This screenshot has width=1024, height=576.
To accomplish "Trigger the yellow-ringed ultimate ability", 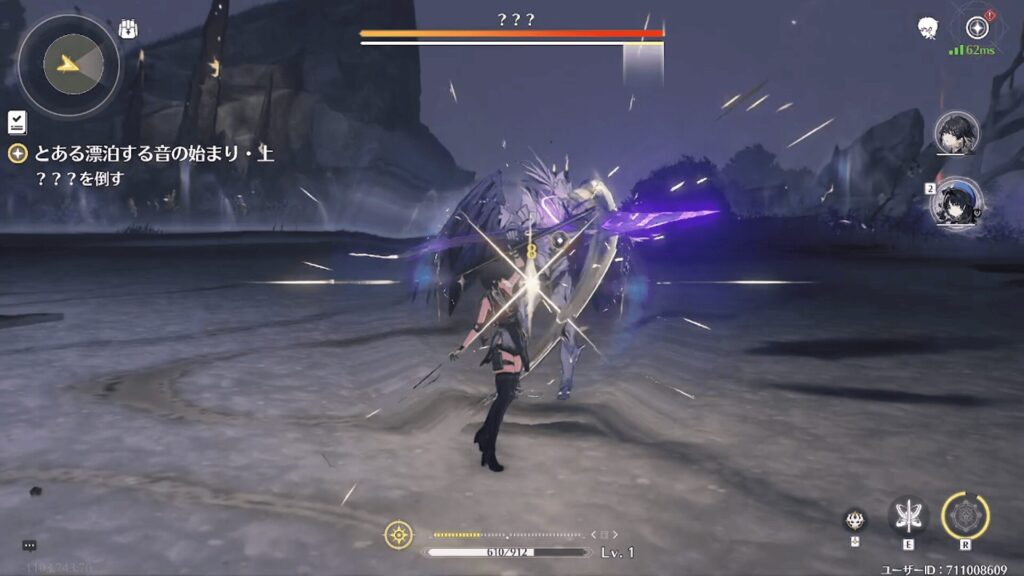I will (x=965, y=516).
